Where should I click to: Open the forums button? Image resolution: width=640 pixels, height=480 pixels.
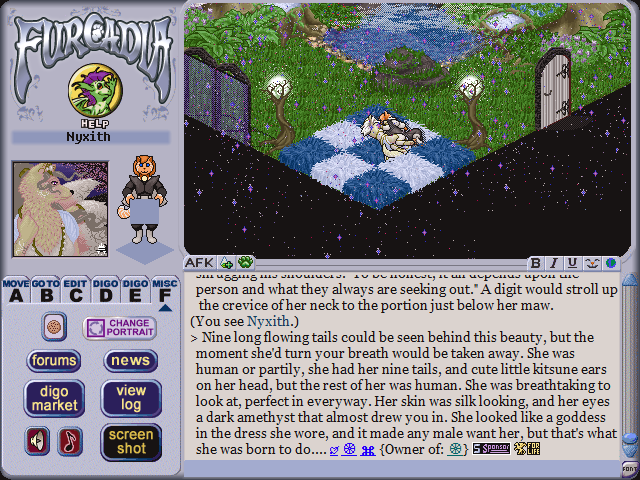click(x=54, y=361)
